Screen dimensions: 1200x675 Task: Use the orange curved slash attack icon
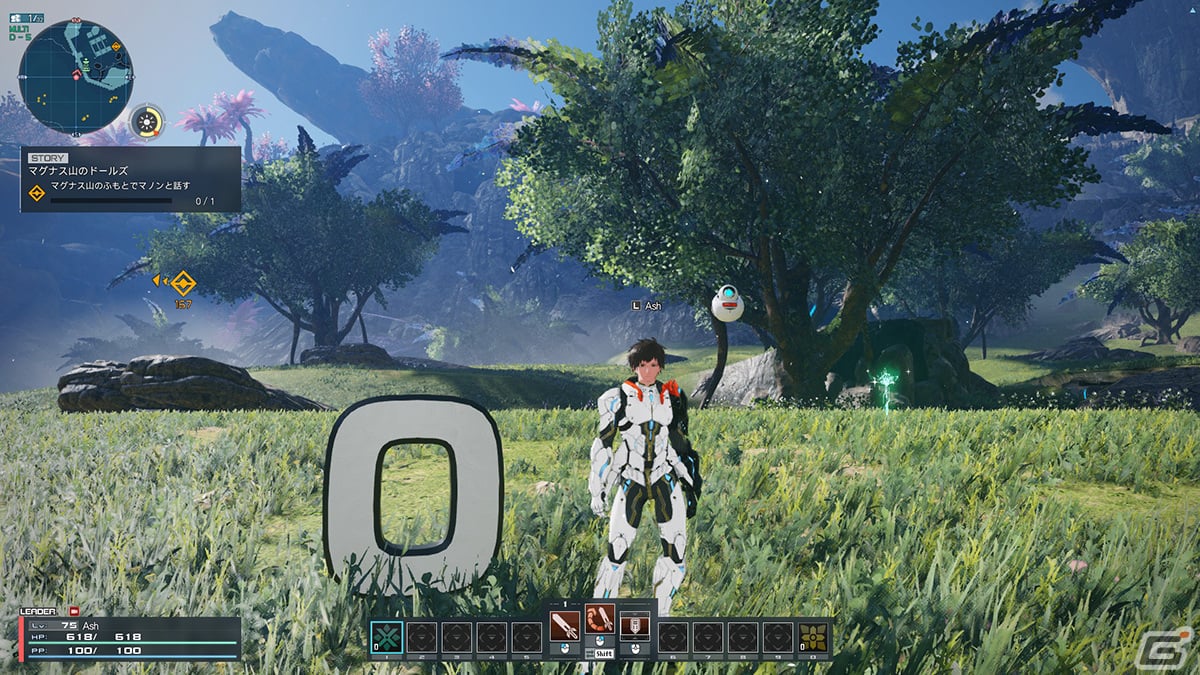click(x=600, y=626)
